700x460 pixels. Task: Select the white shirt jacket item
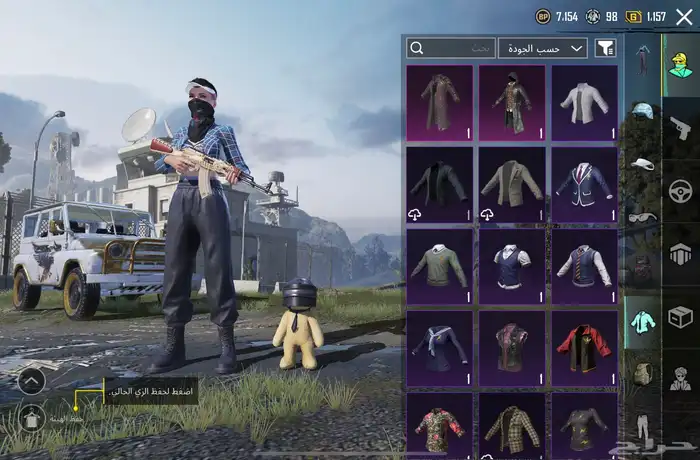[x=584, y=102]
